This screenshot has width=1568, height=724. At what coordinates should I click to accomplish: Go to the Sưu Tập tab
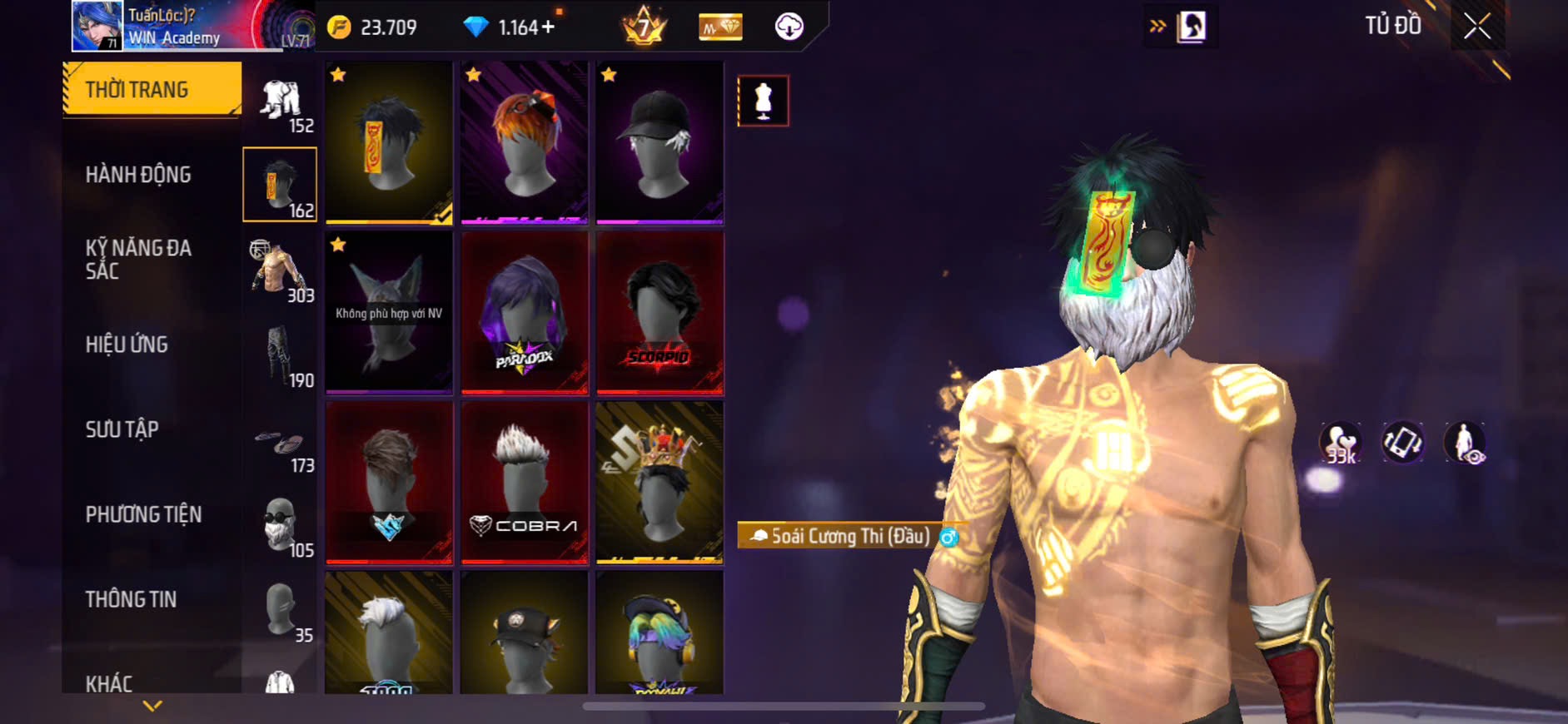(x=122, y=429)
